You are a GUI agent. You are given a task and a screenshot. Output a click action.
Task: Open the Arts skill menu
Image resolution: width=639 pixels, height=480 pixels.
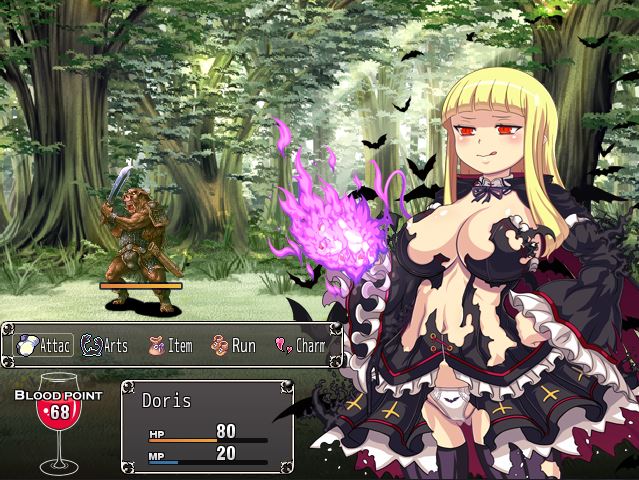coord(105,346)
